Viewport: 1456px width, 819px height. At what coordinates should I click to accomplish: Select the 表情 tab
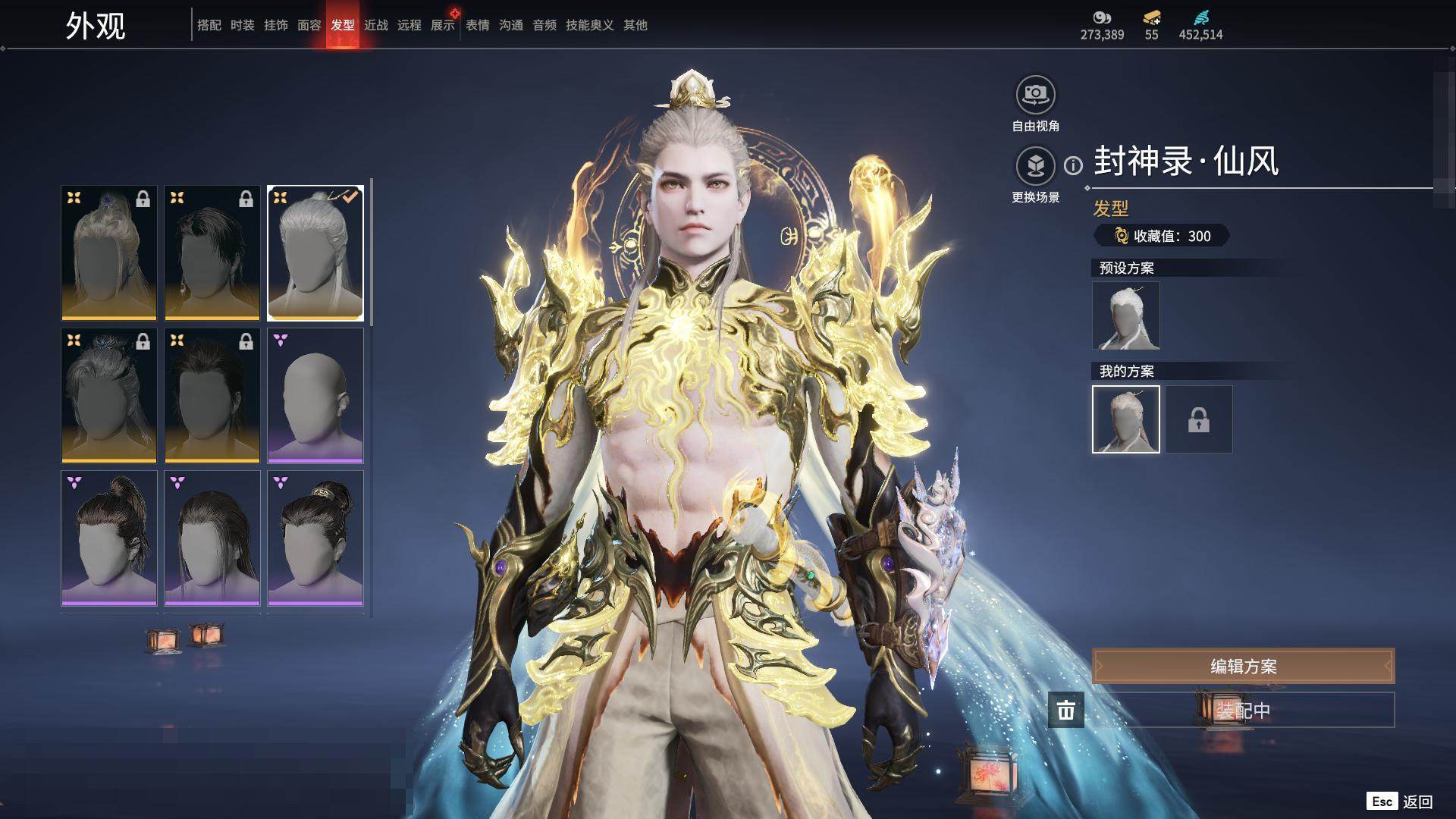[x=478, y=25]
